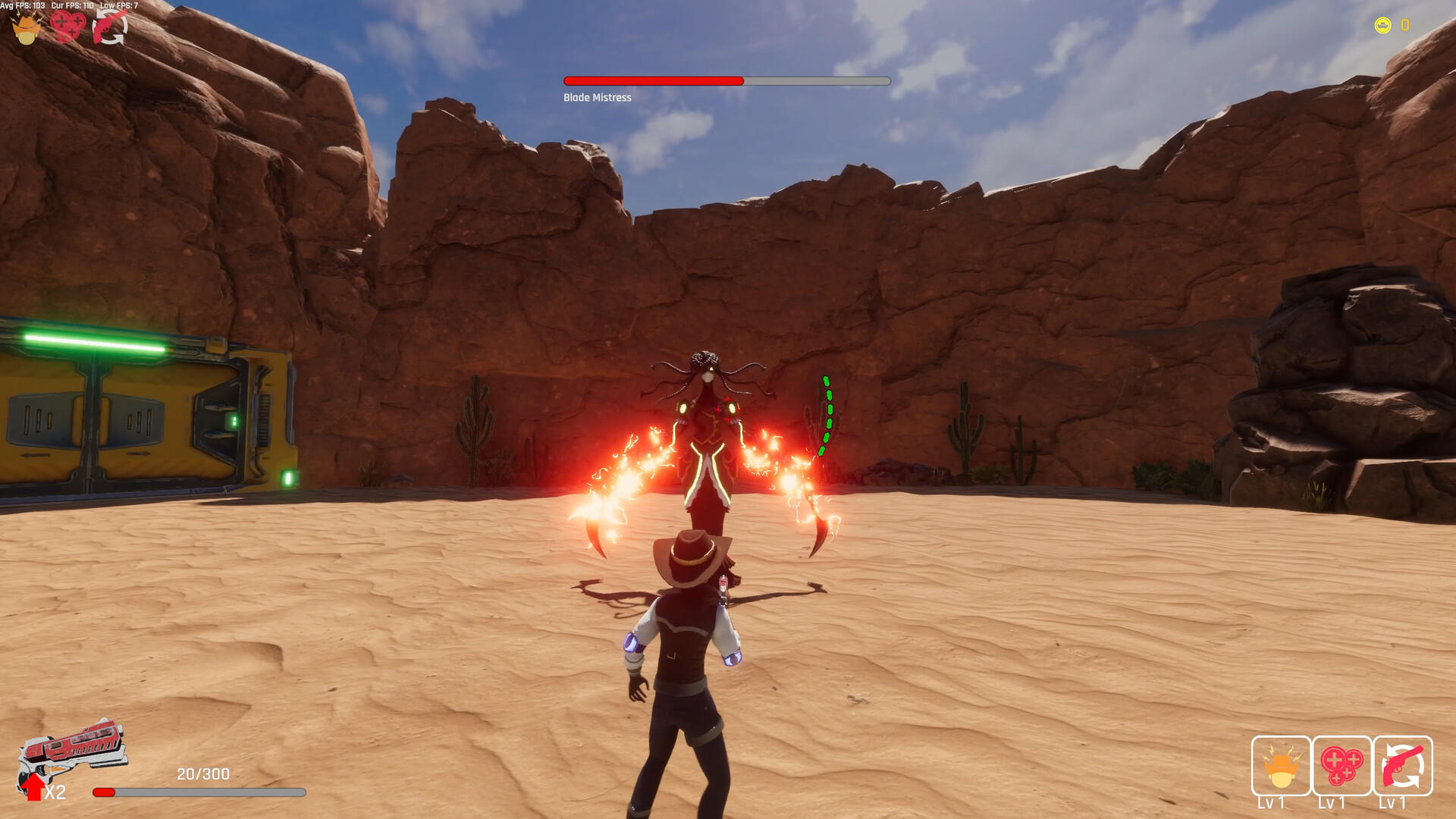This screenshot has width=1456, height=819.
Task: Select the Blade Mistress name label
Action: tap(596, 97)
